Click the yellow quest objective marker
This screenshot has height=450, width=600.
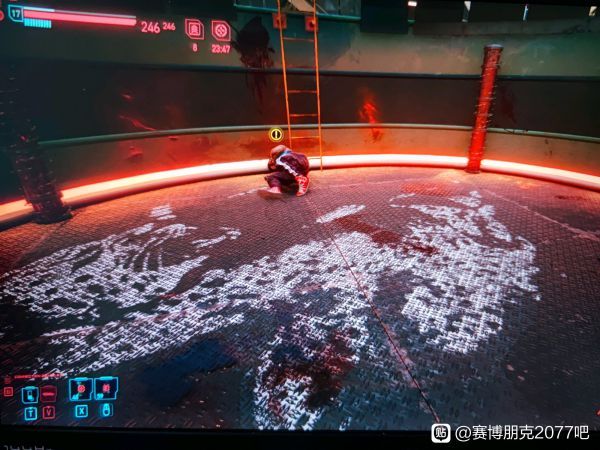pos(276,134)
